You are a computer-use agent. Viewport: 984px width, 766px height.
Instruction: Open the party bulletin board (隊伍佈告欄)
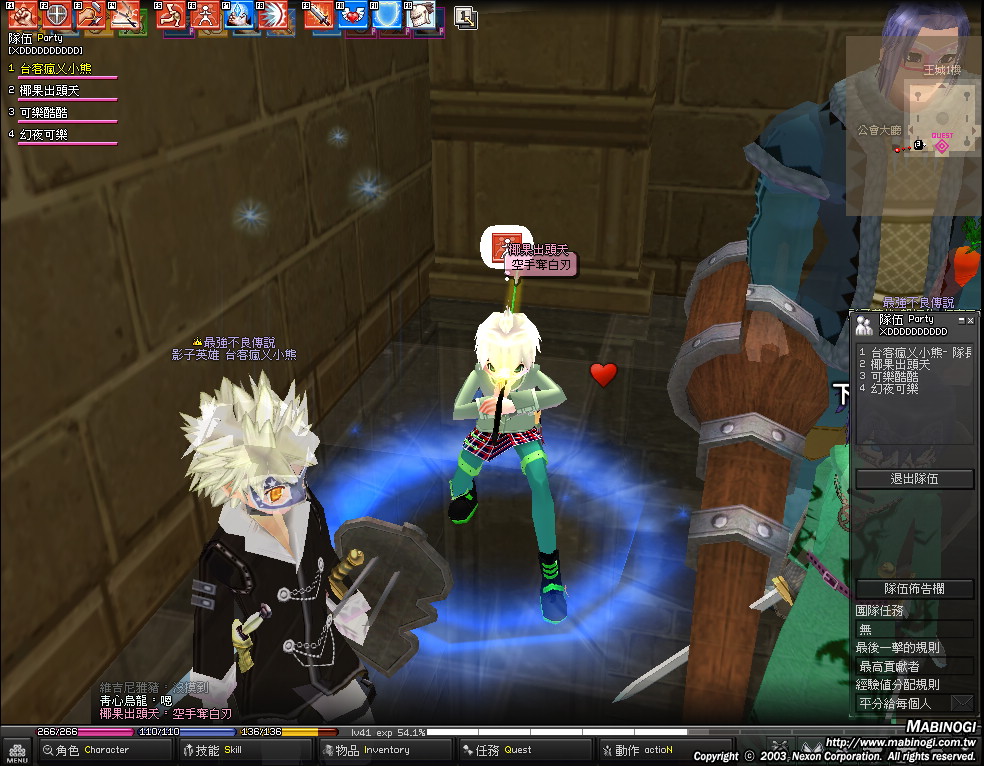pyautogui.click(x=915, y=589)
